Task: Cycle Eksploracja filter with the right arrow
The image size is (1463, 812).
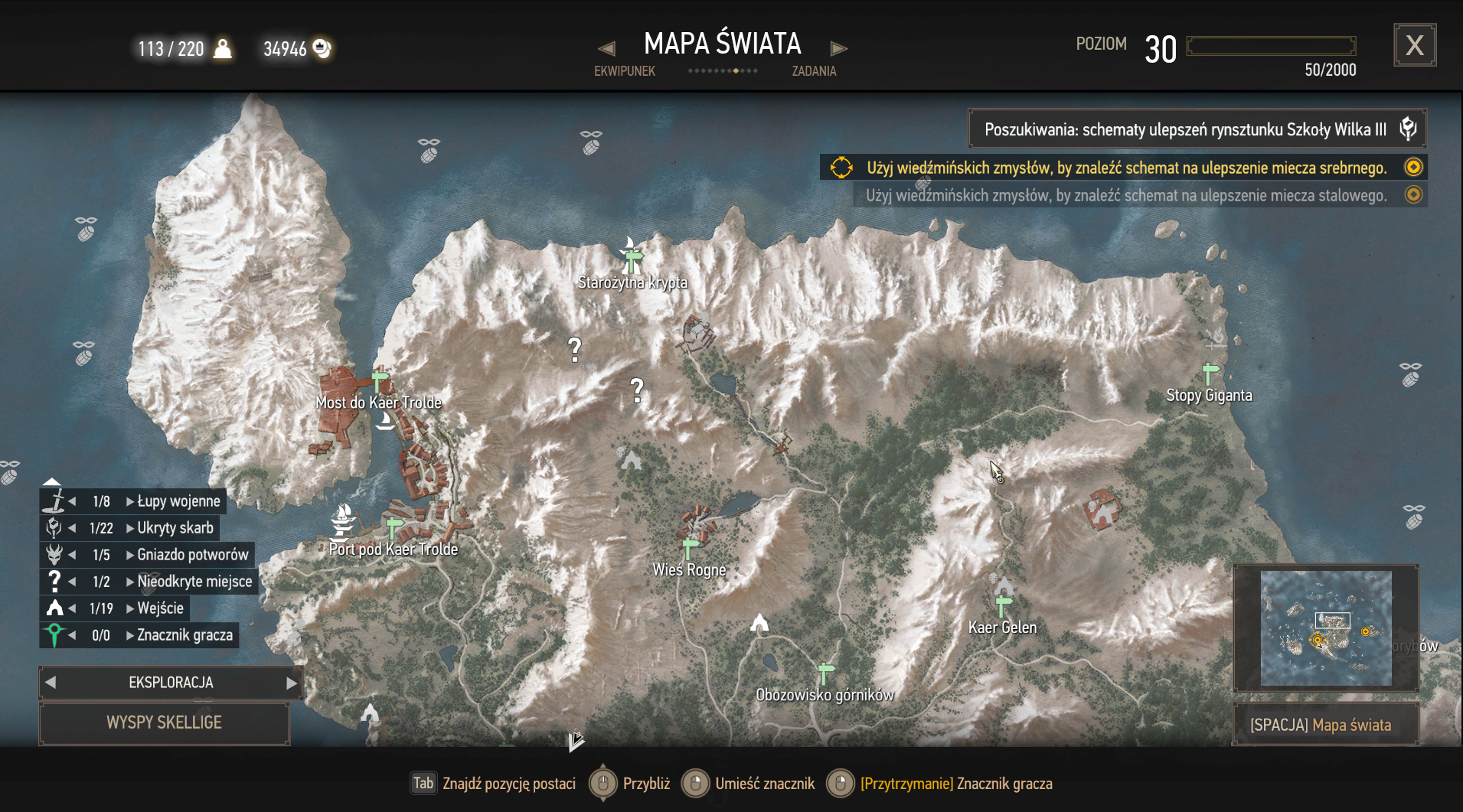Action: pos(292,683)
